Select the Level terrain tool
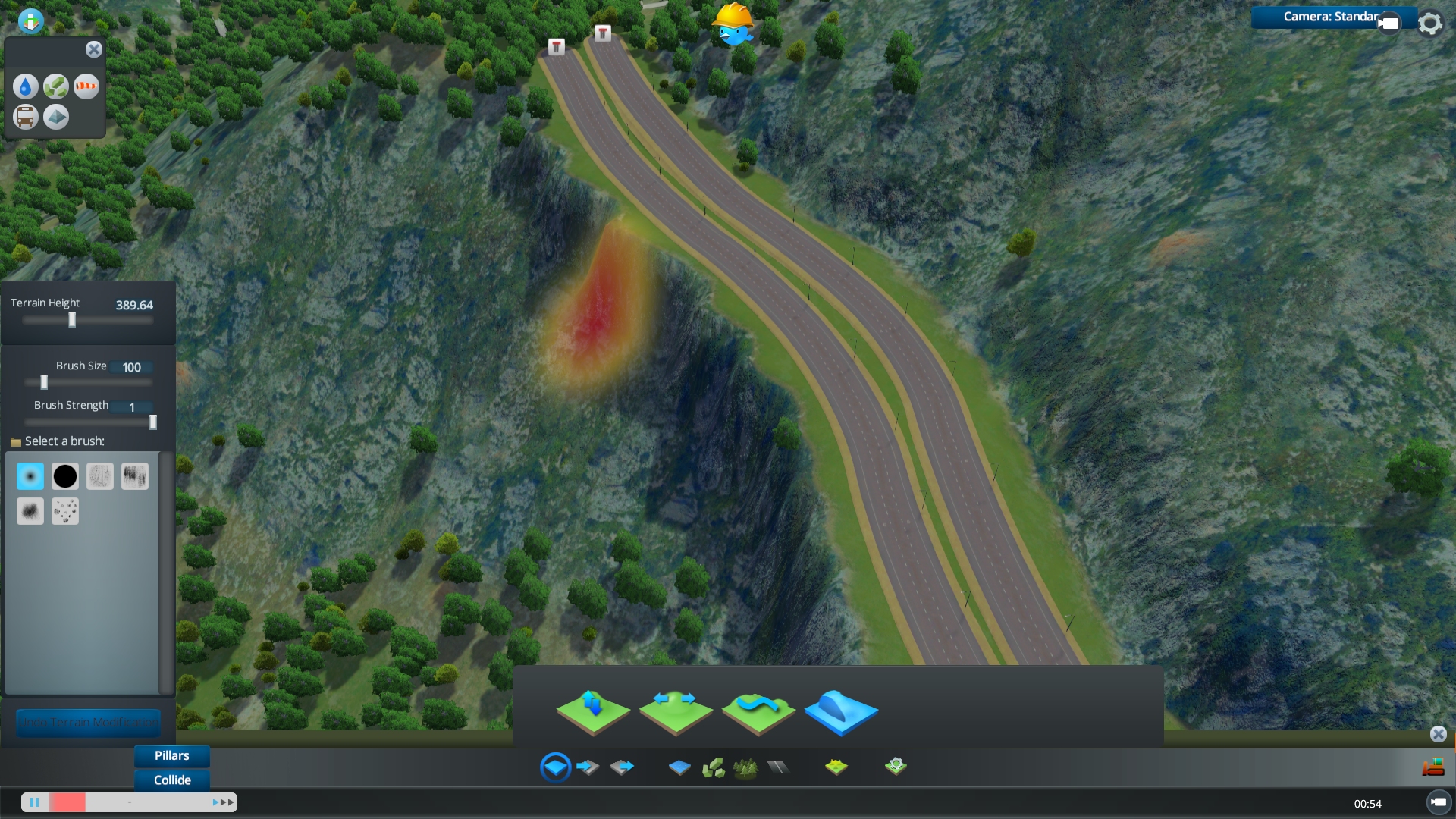The width and height of the screenshot is (1456, 819). coord(676,711)
